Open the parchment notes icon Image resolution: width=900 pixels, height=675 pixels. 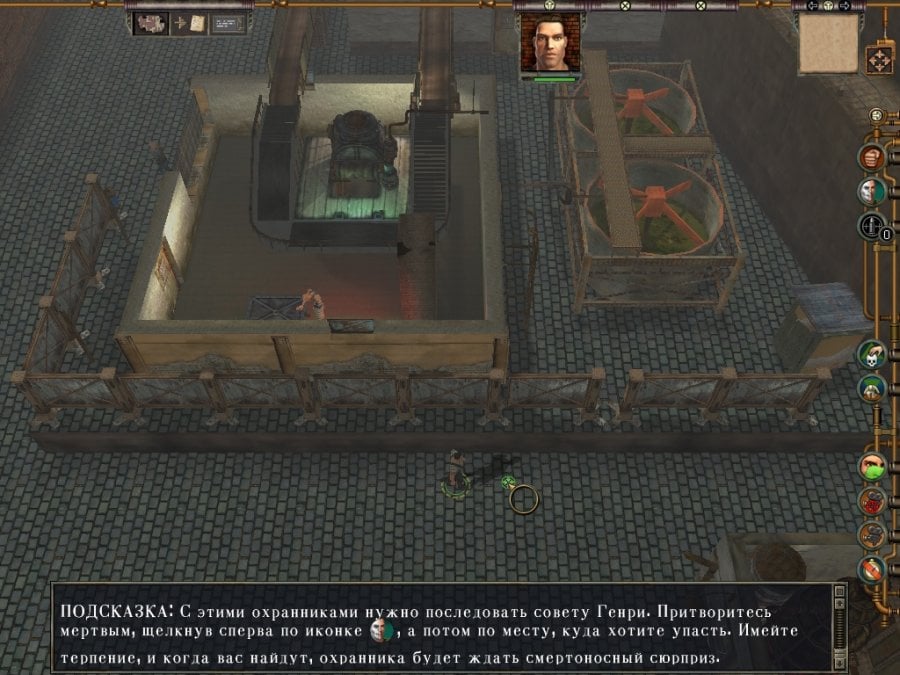click(197, 22)
